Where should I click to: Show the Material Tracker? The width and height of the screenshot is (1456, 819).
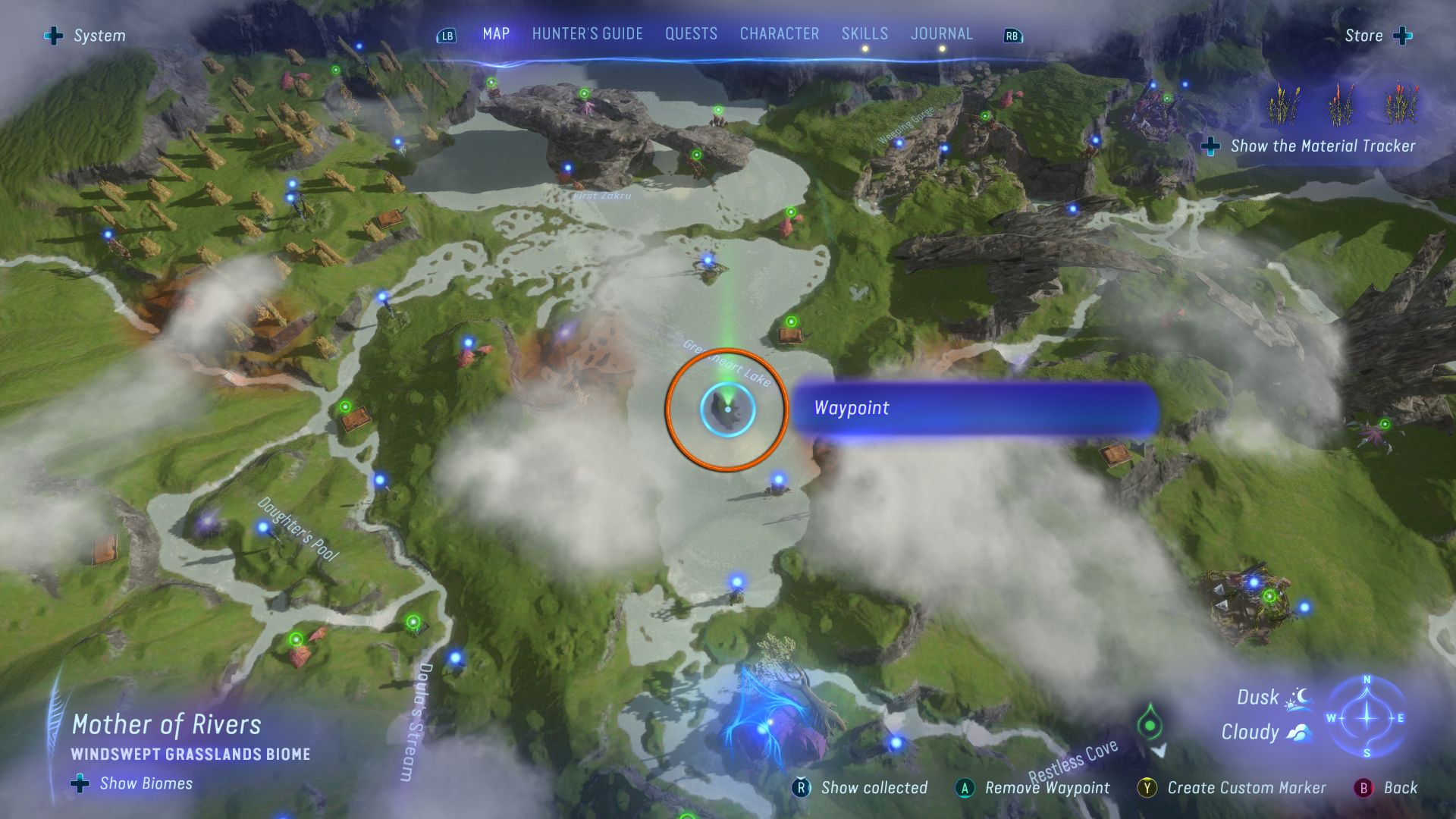1310,146
